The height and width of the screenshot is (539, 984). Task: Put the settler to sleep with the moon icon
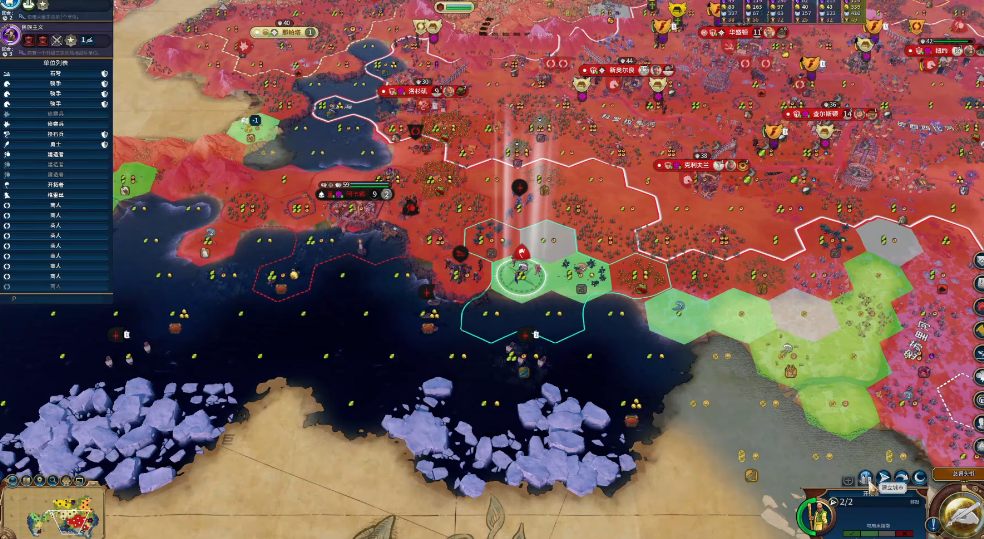pos(920,477)
